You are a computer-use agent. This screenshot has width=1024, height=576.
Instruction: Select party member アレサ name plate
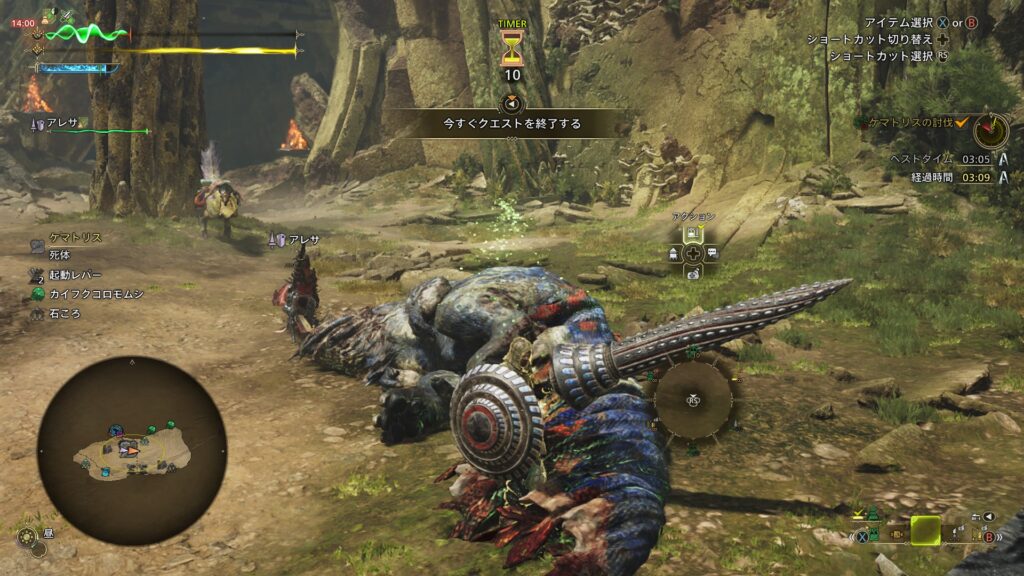point(62,122)
